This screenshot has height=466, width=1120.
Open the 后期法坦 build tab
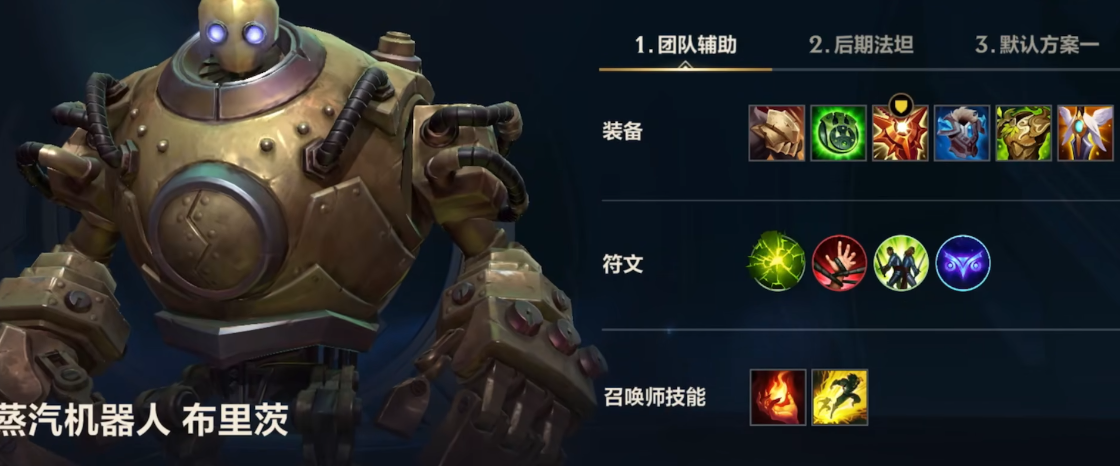coord(861,45)
